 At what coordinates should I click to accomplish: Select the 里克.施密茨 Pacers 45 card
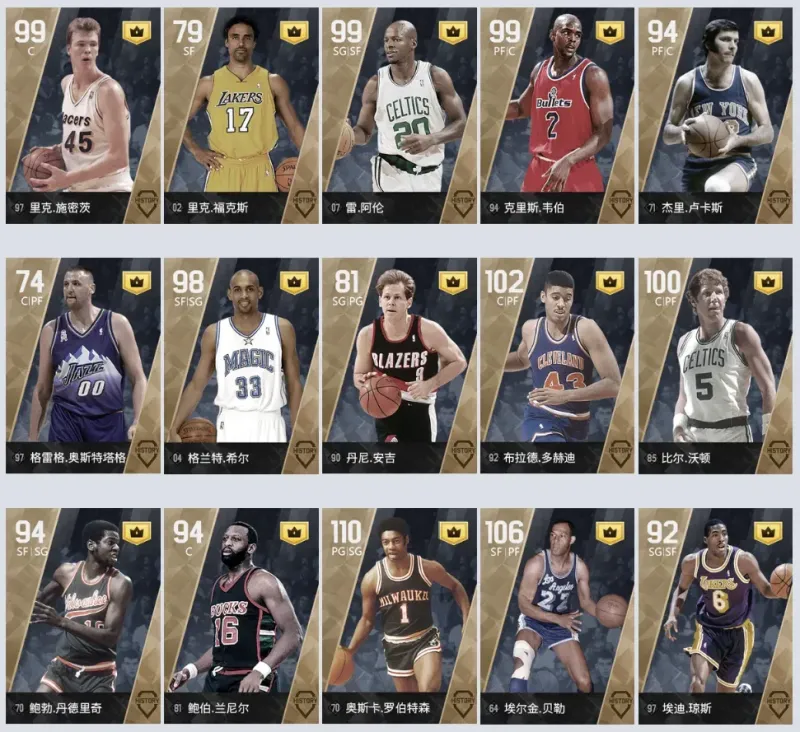click(82, 115)
